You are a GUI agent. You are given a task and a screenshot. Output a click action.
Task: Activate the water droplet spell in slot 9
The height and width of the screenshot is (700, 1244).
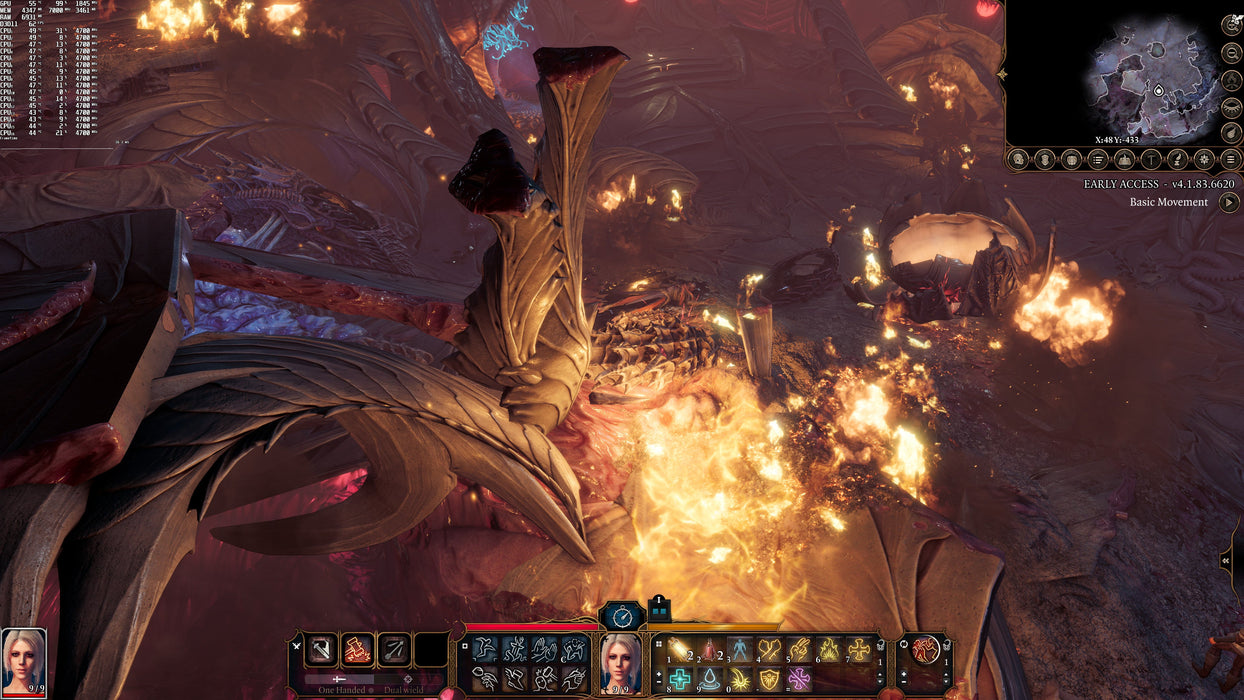[x=710, y=679]
